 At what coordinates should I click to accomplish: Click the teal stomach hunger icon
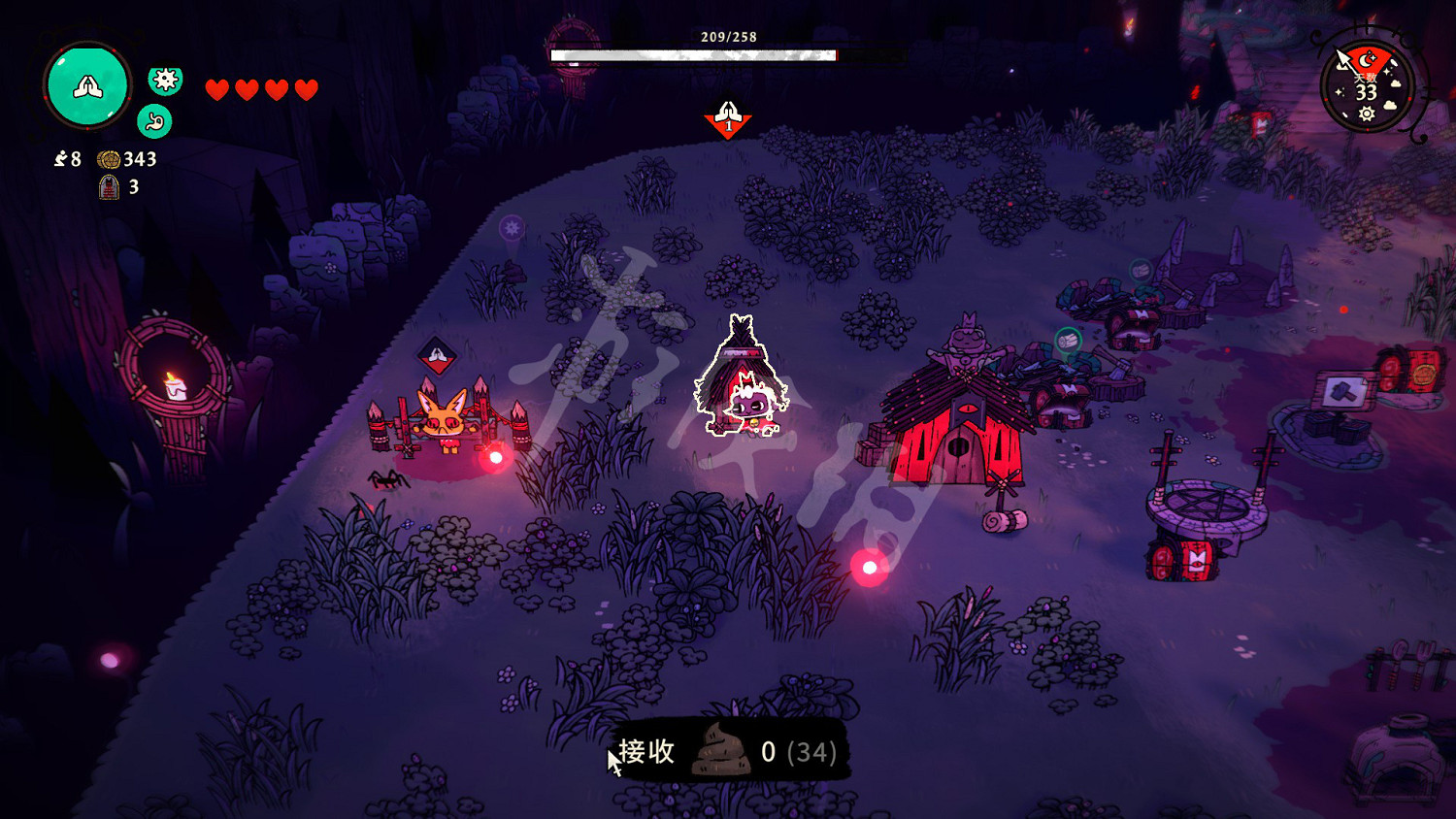click(153, 122)
